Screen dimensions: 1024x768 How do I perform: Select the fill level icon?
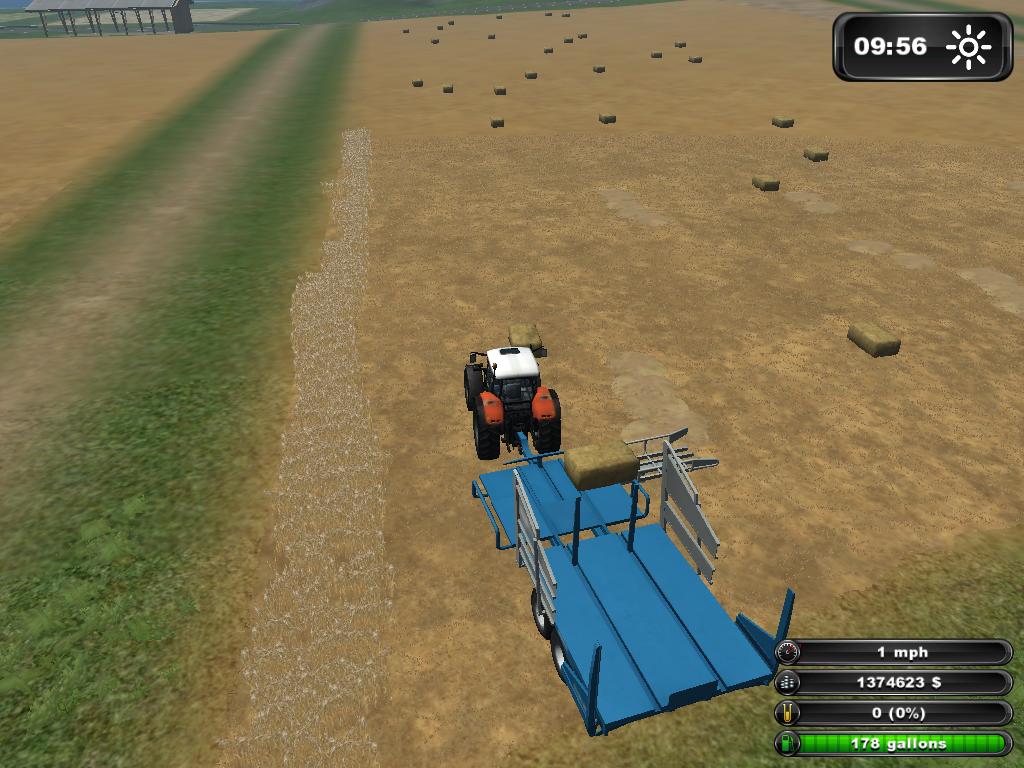[788, 713]
